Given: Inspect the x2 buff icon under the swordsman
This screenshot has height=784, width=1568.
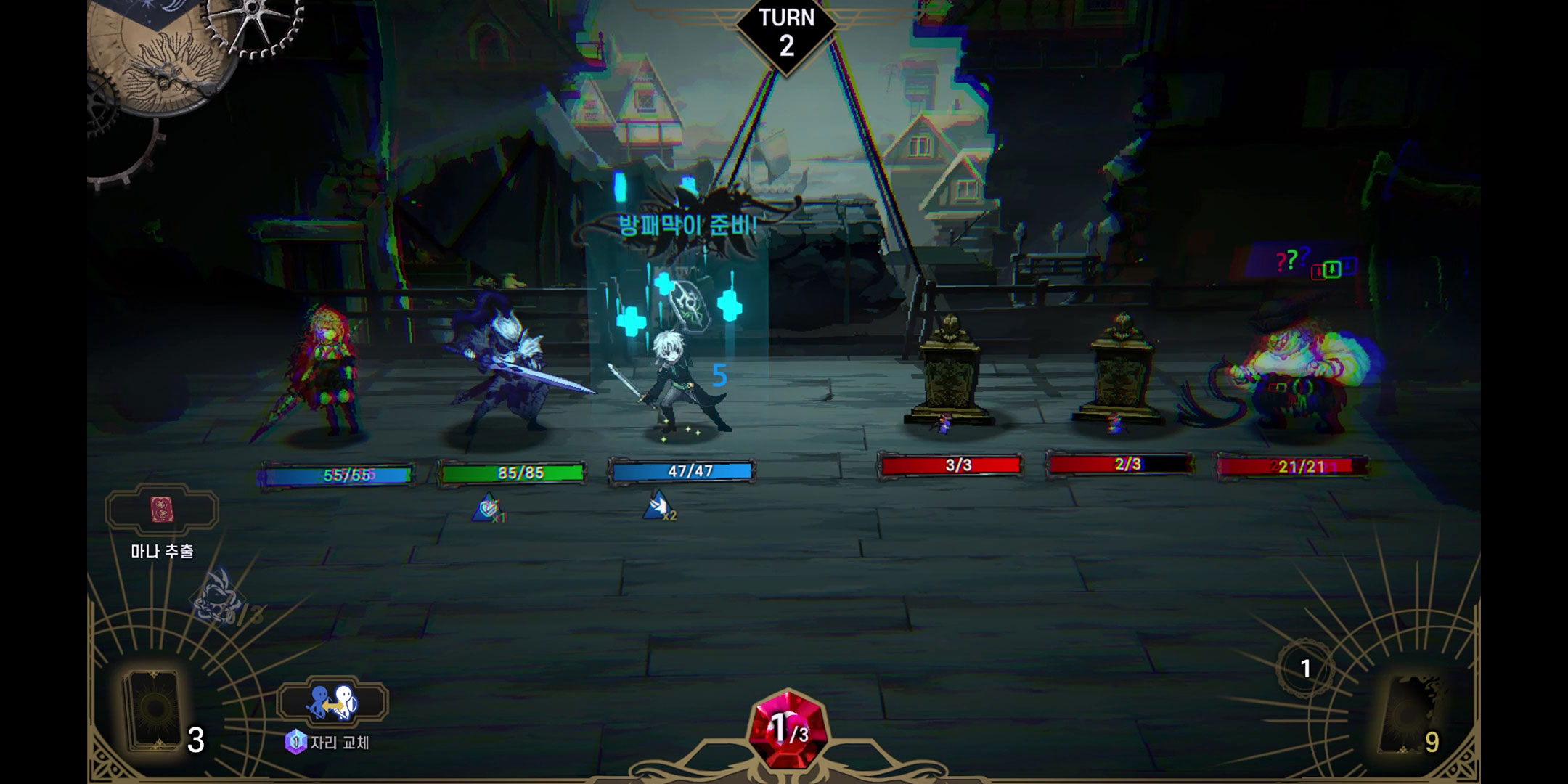Looking at the screenshot, I should pyautogui.click(x=658, y=506).
